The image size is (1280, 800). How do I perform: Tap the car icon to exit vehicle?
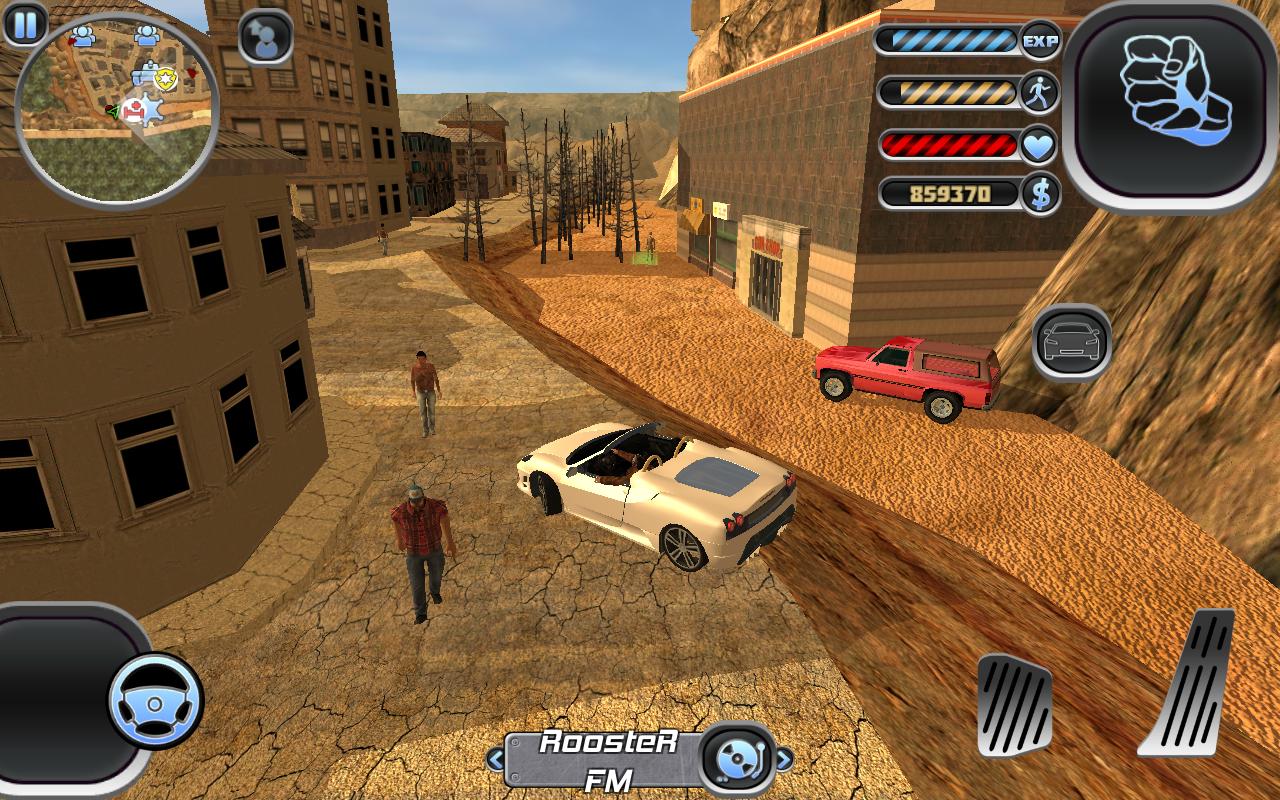coord(1071,342)
